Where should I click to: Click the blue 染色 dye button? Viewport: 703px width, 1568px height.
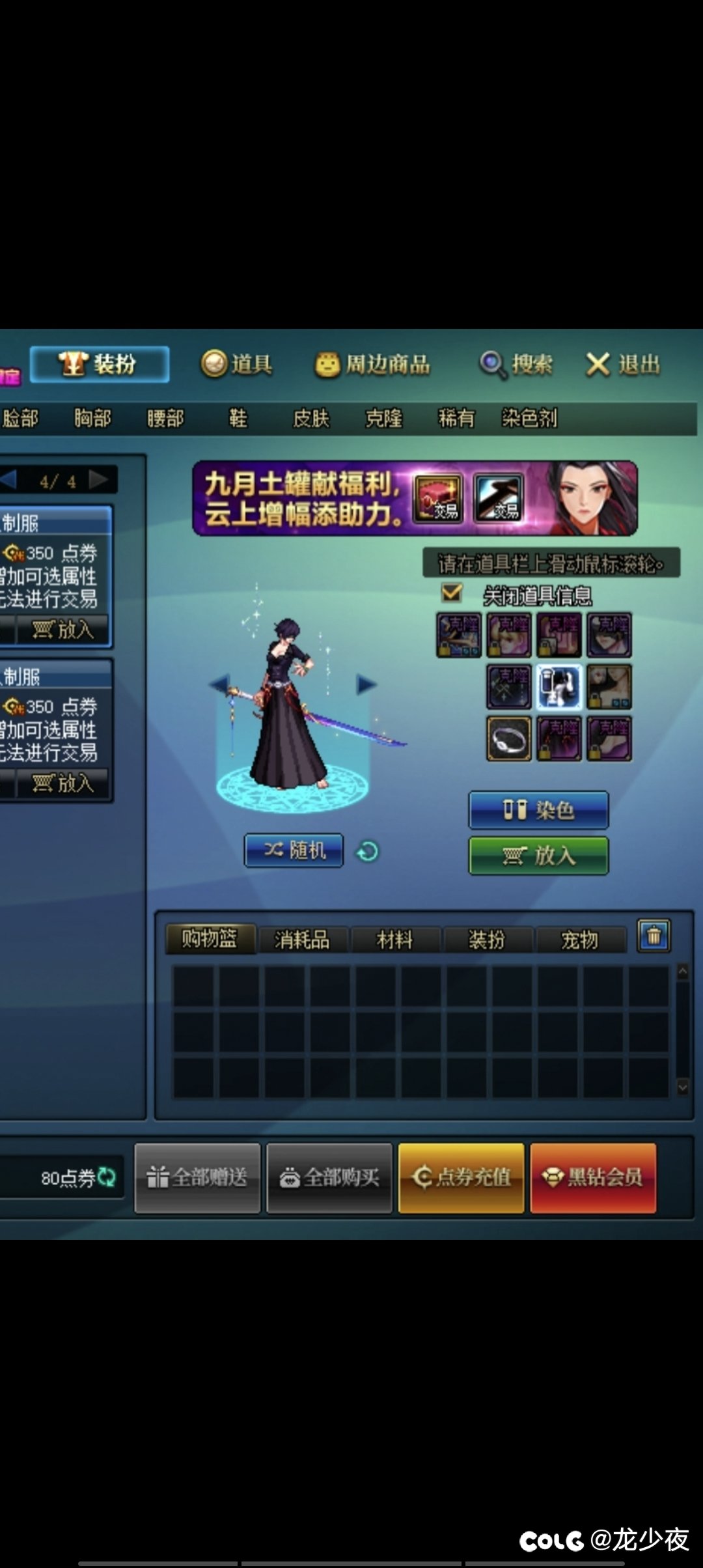538,810
